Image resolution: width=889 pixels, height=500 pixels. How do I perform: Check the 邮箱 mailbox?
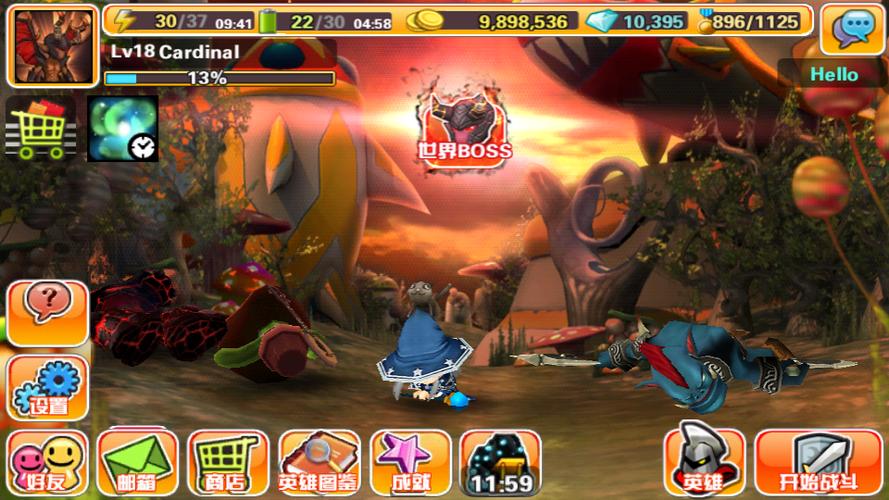pos(138,463)
